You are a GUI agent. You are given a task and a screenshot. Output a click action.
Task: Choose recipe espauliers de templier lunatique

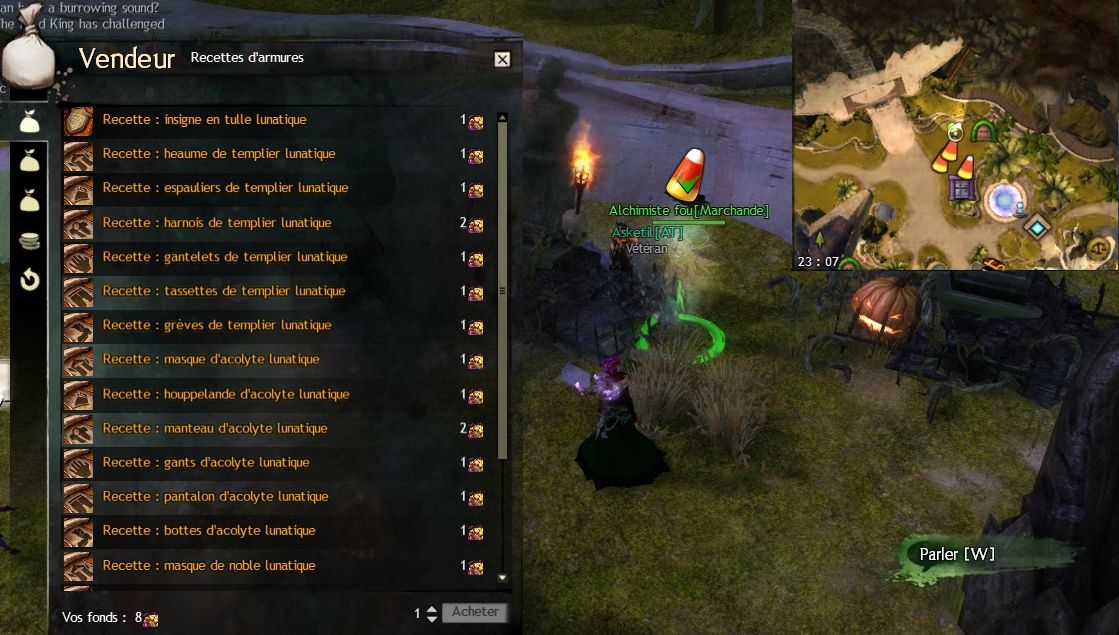coord(225,188)
